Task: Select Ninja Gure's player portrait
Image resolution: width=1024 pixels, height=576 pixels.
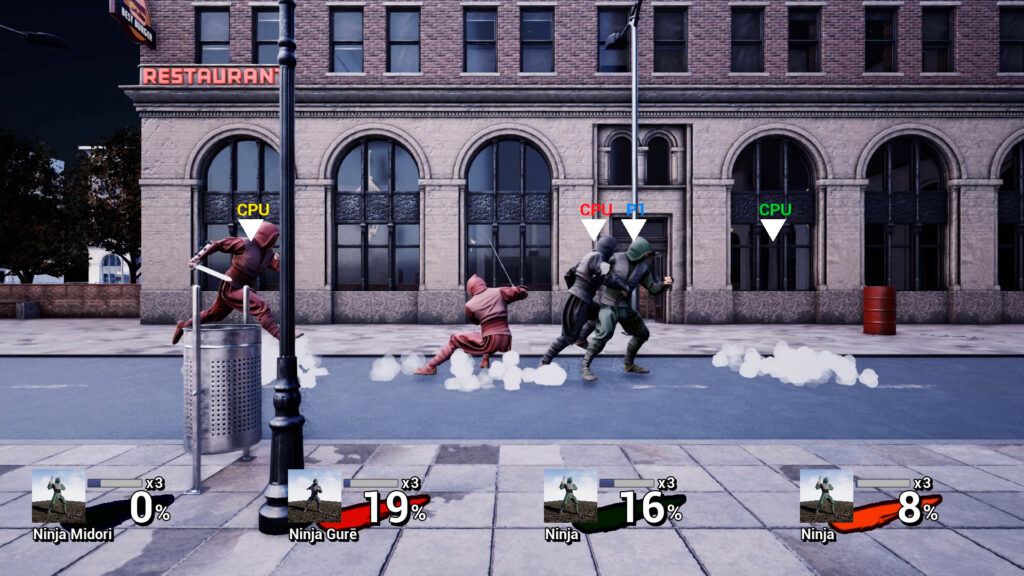Action: click(x=314, y=496)
